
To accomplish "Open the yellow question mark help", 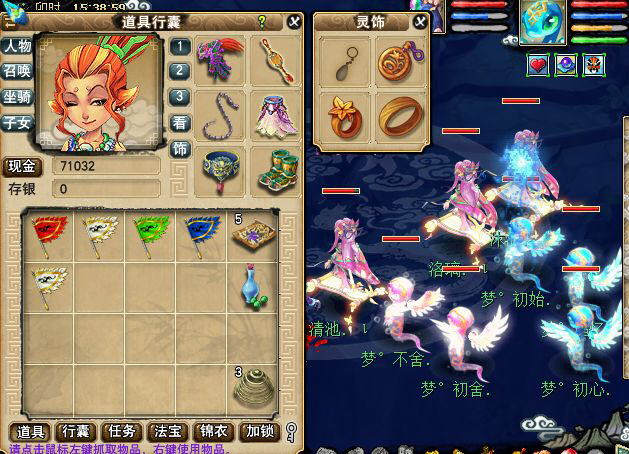I will (262, 21).
